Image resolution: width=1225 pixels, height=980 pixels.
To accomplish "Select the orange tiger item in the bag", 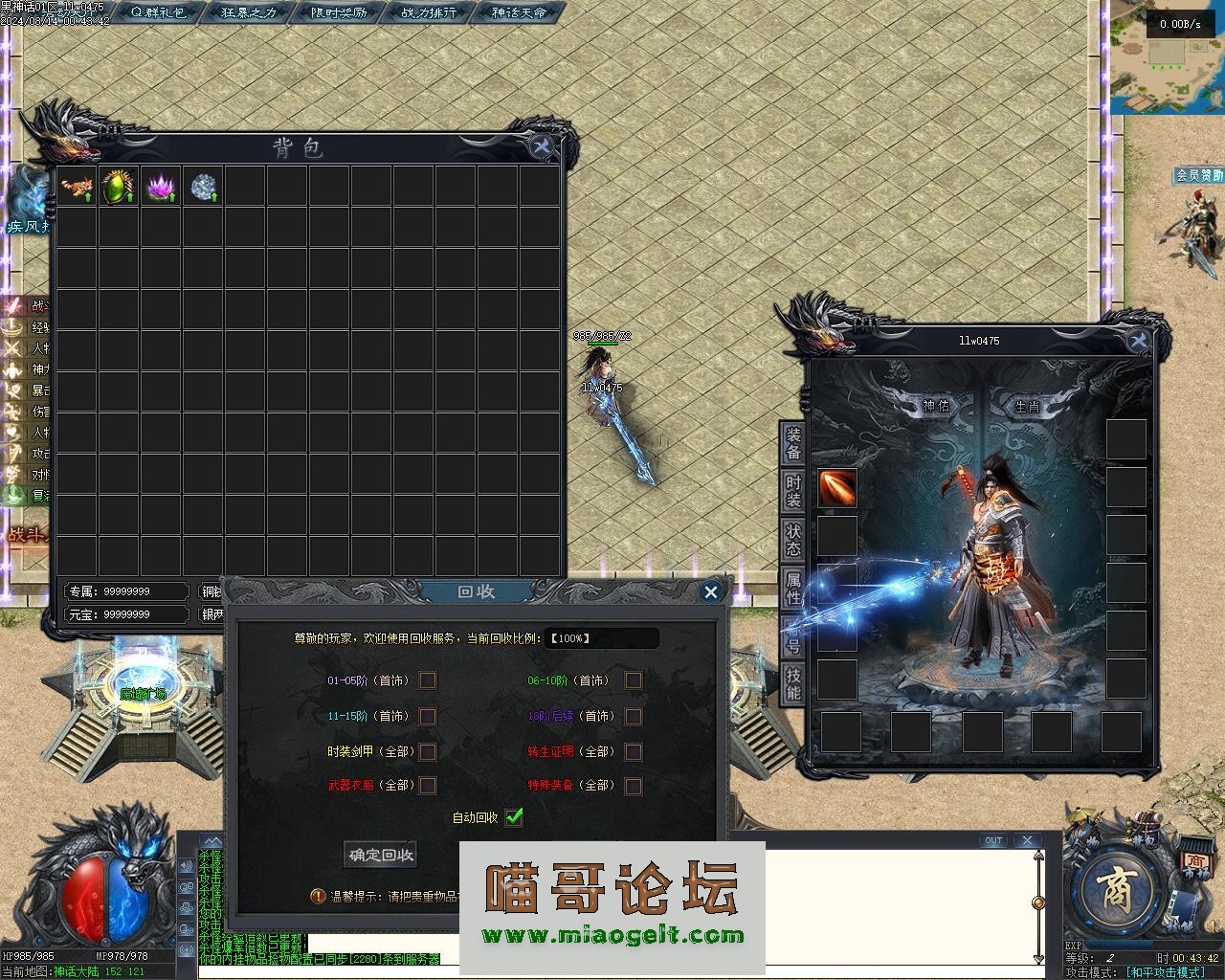I will click(x=77, y=186).
